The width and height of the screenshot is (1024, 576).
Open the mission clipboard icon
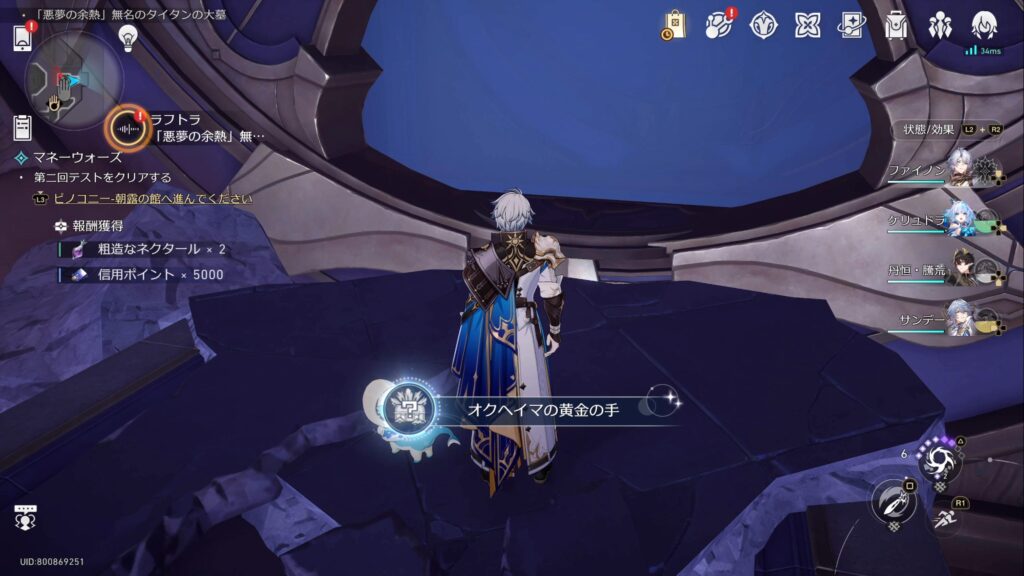pyautogui.click(x=23, y=127)
